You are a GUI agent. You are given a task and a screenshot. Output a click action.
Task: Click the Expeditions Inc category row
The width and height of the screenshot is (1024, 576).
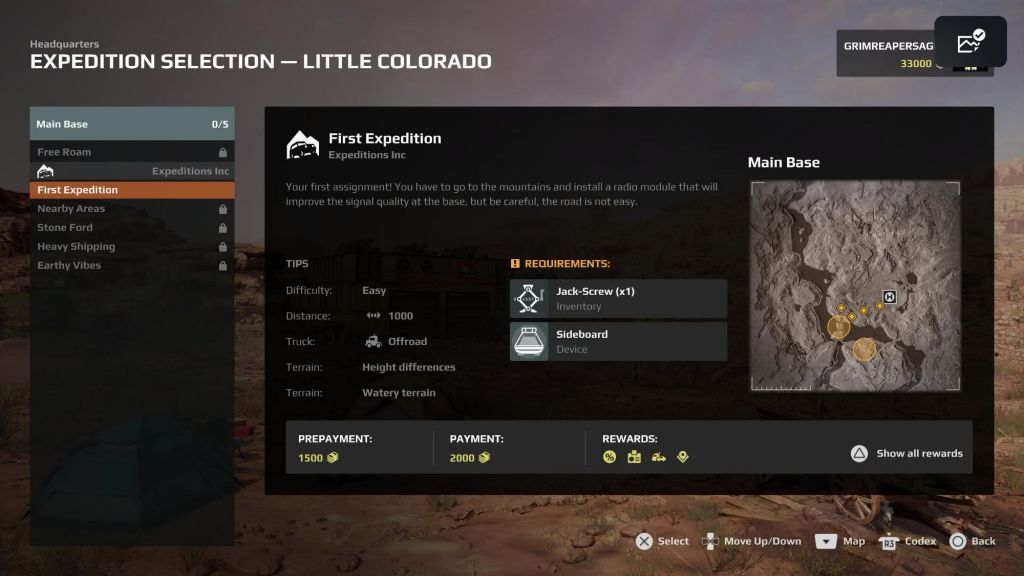point(132,171)
